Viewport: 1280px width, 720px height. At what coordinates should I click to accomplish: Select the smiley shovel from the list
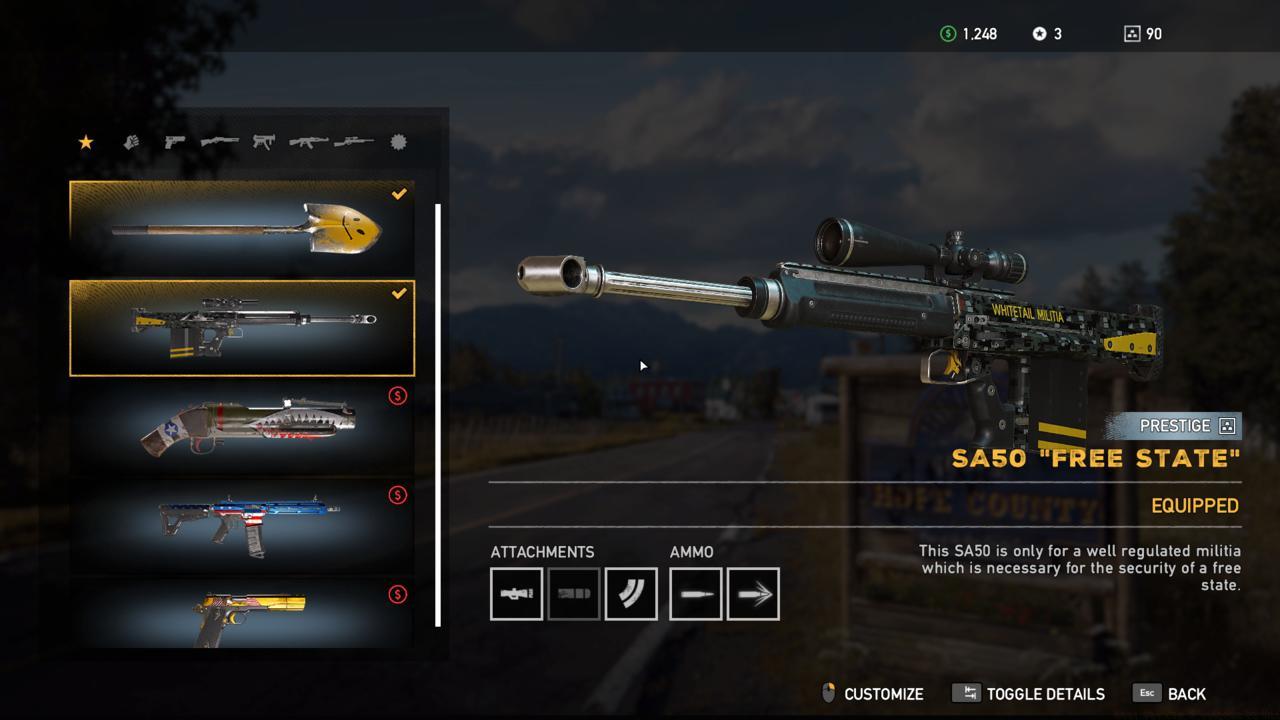[x=240, y=227]
